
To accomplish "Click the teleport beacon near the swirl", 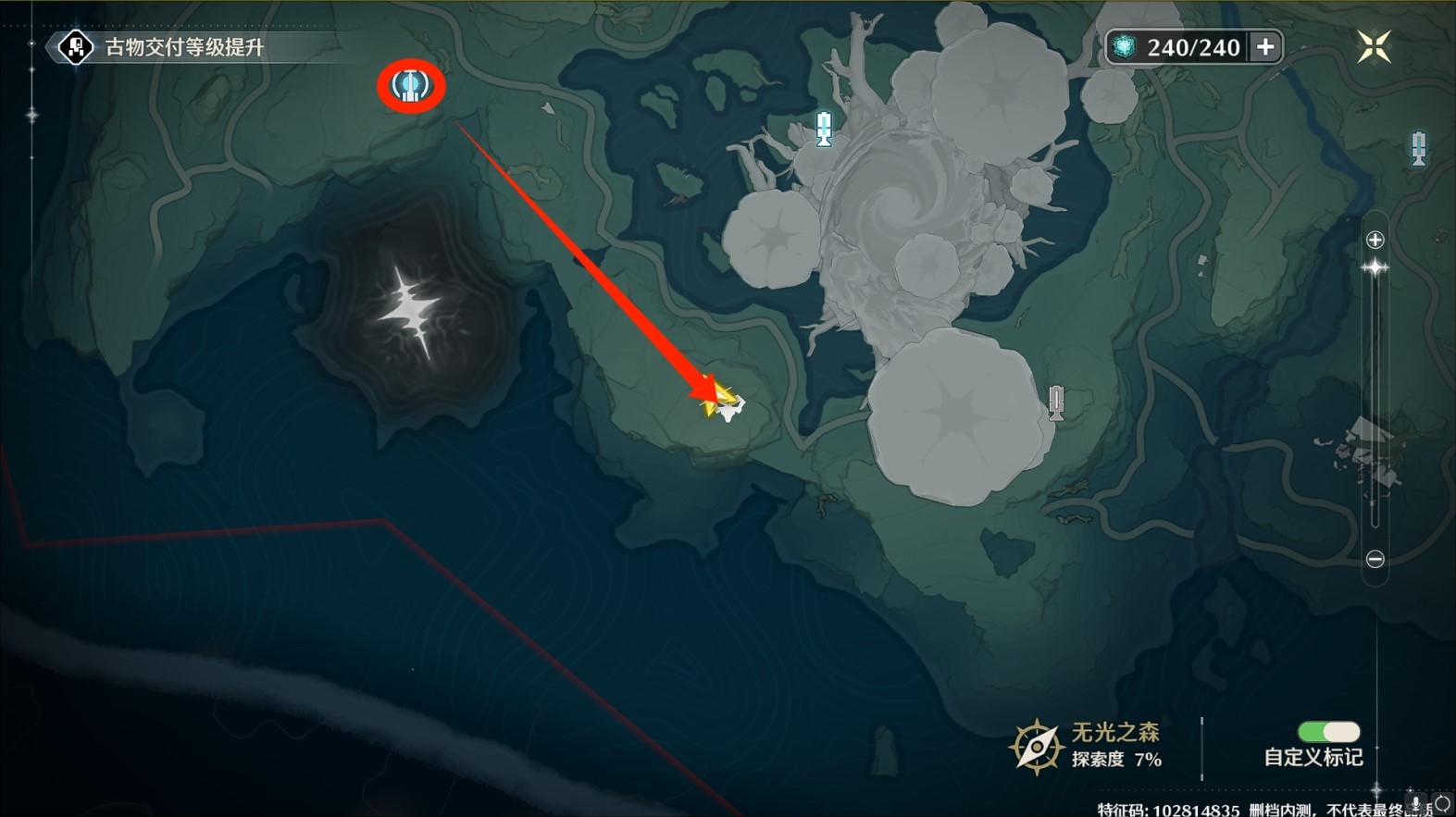I will point(824,129).
